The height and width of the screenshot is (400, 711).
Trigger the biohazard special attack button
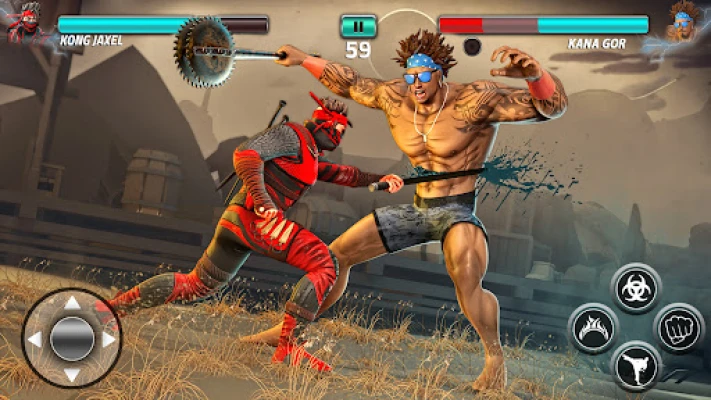pos(636,288)
